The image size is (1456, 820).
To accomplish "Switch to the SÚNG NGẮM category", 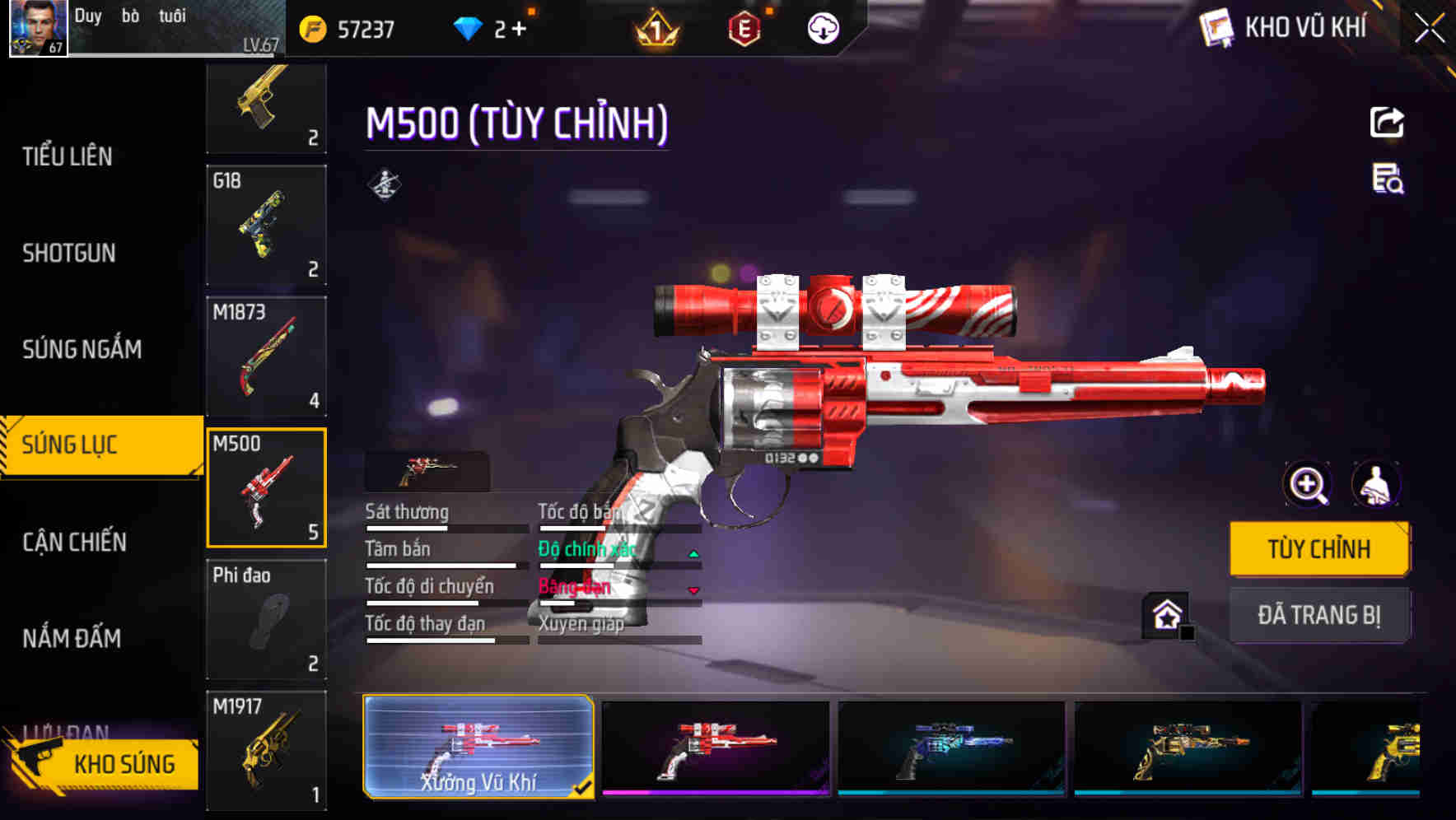I will [x=82, y=349].
